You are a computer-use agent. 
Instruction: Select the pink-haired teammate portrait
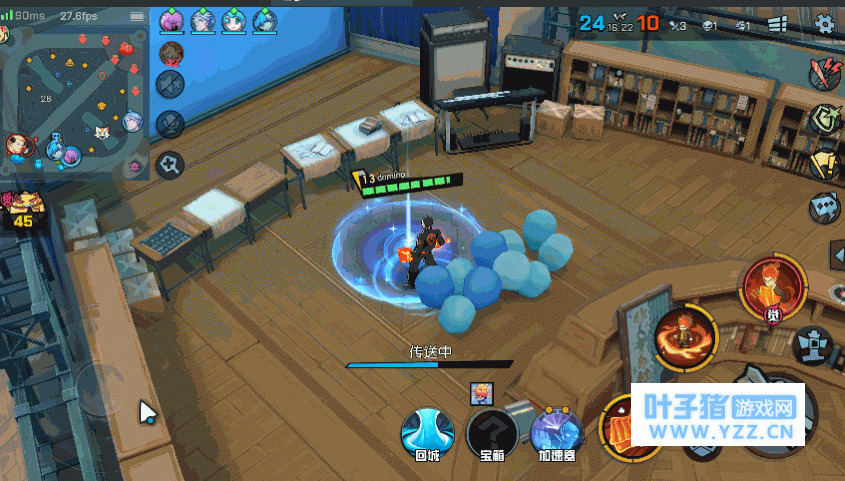tap(171, 20)
